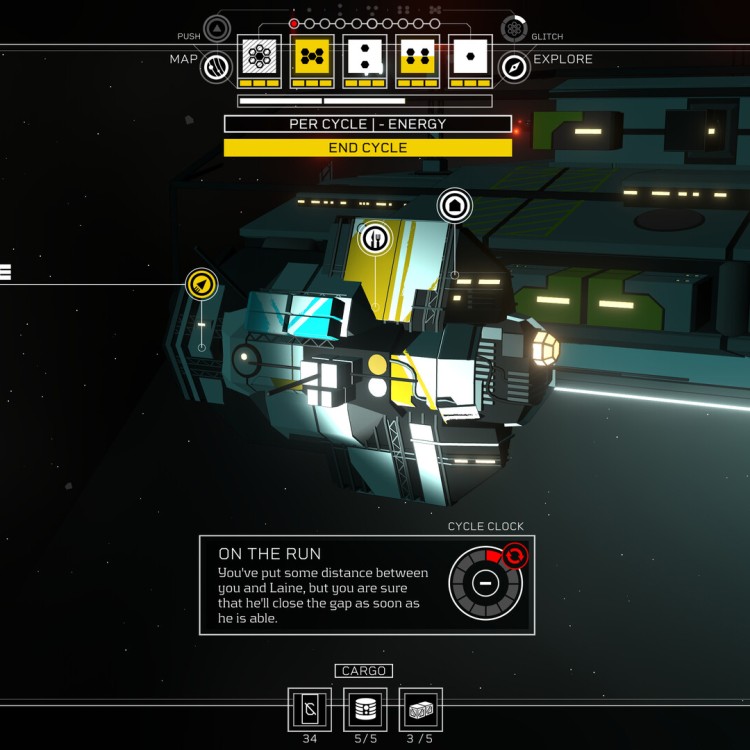End the current cycle
This screenshot has height=750, width=750.
pos(367,148)
